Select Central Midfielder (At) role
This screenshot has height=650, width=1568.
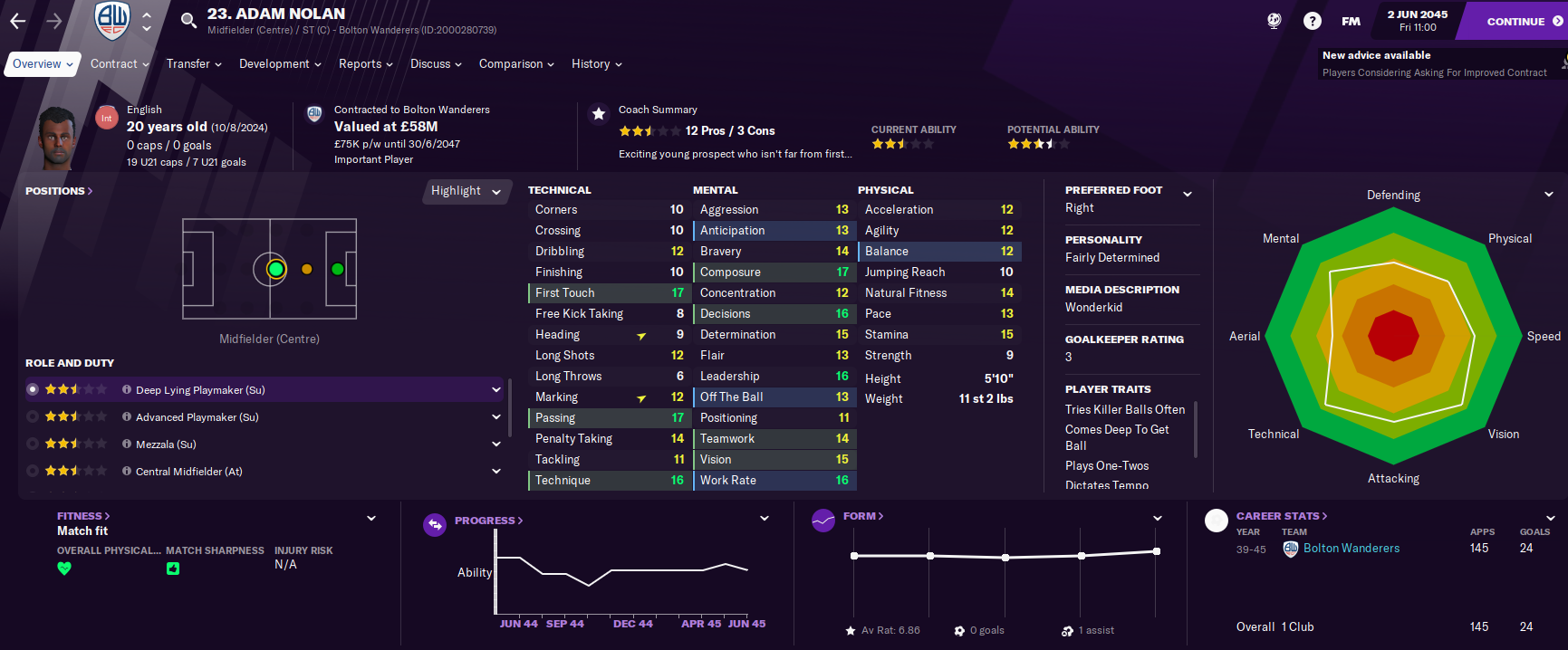pos(188,472)
